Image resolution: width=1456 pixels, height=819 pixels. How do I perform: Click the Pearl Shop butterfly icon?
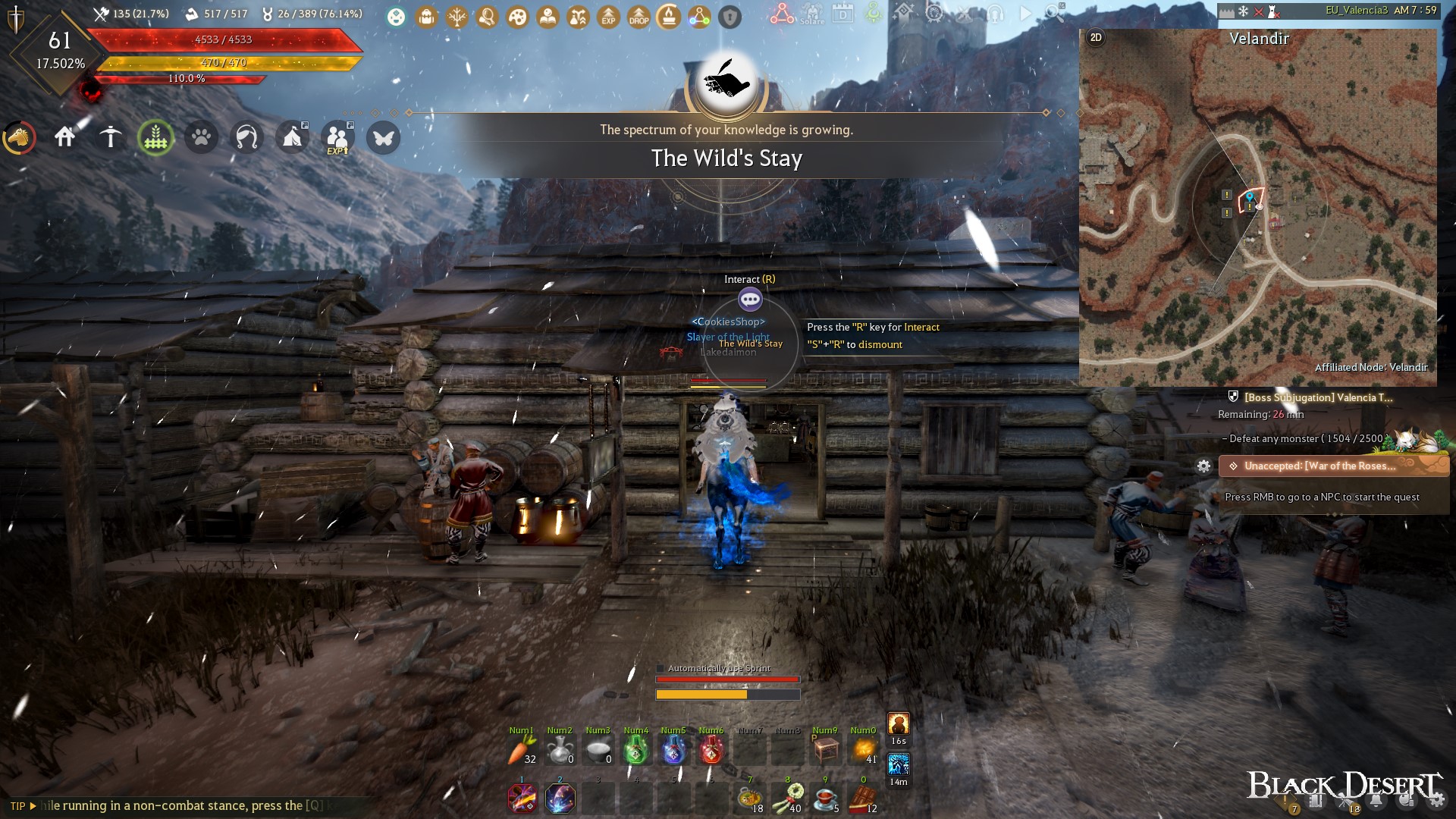[x=384, y=138]
